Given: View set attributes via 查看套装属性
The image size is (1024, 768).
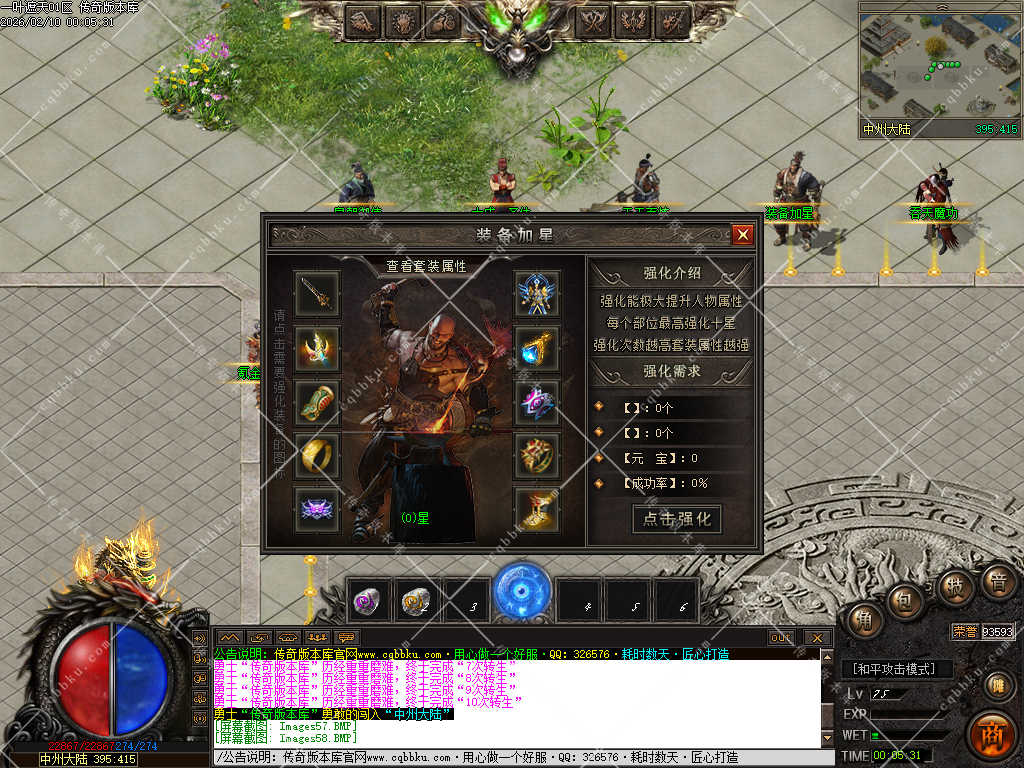Looking at the screenshot, I should [427, 266].
